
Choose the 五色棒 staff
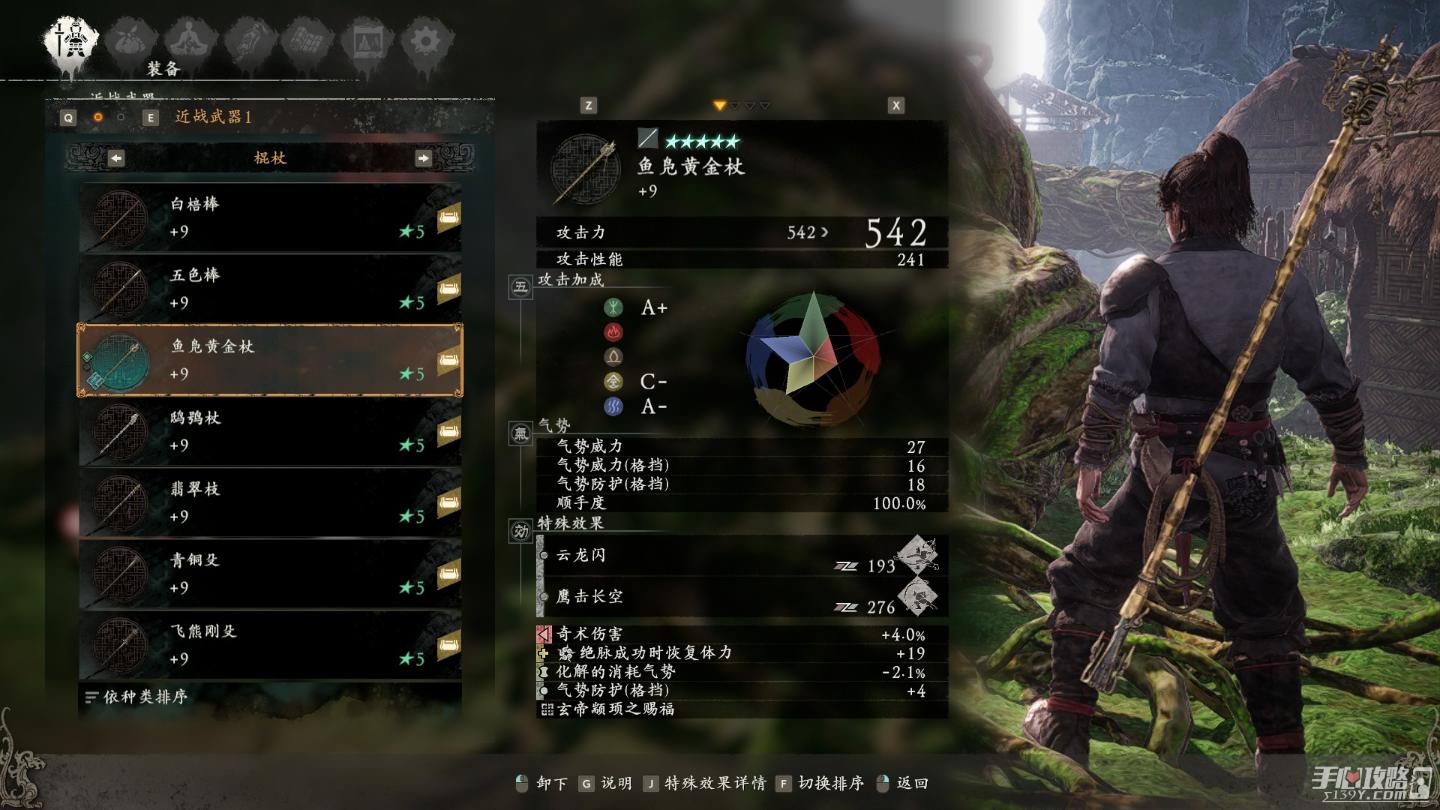270,288
